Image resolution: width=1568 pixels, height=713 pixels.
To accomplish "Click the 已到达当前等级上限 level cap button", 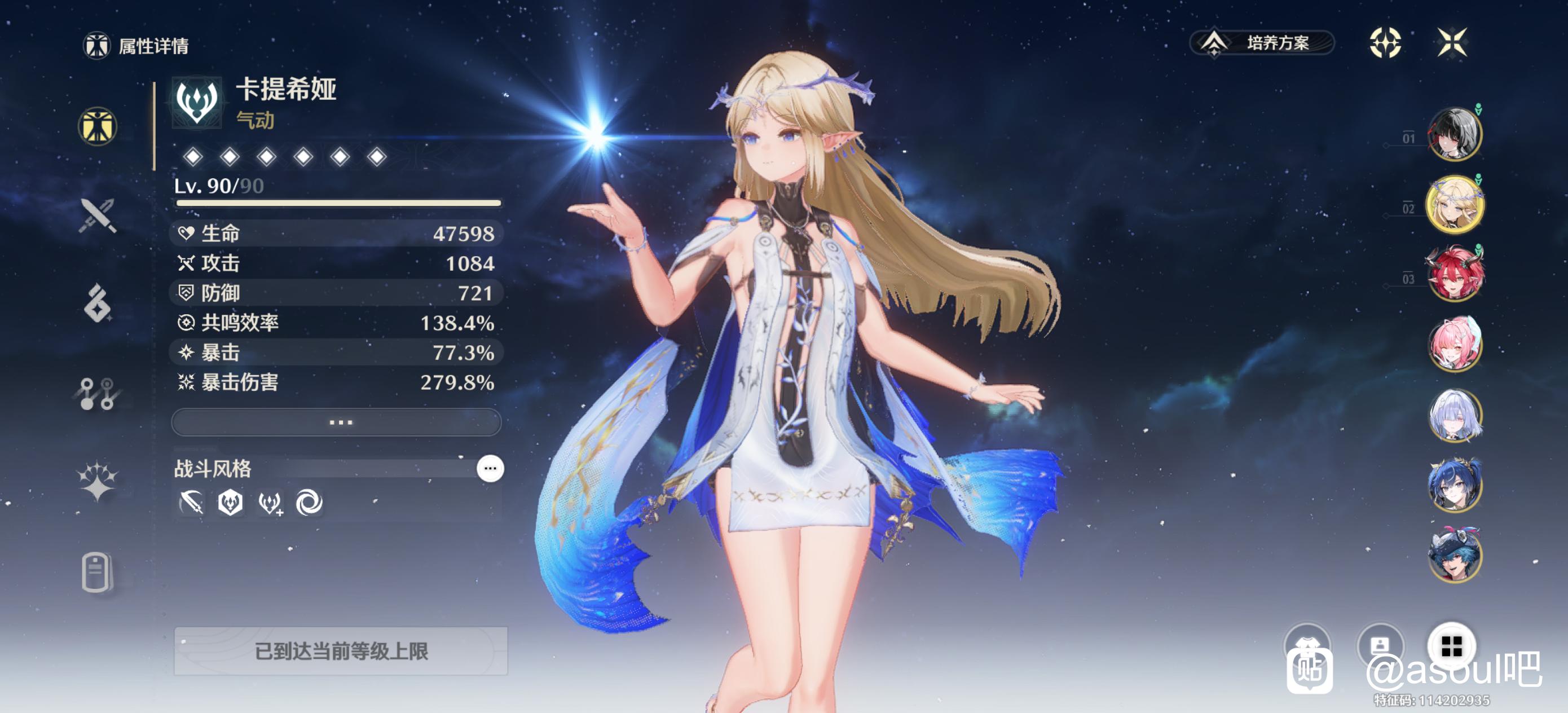I will click(x=341, y=651).
